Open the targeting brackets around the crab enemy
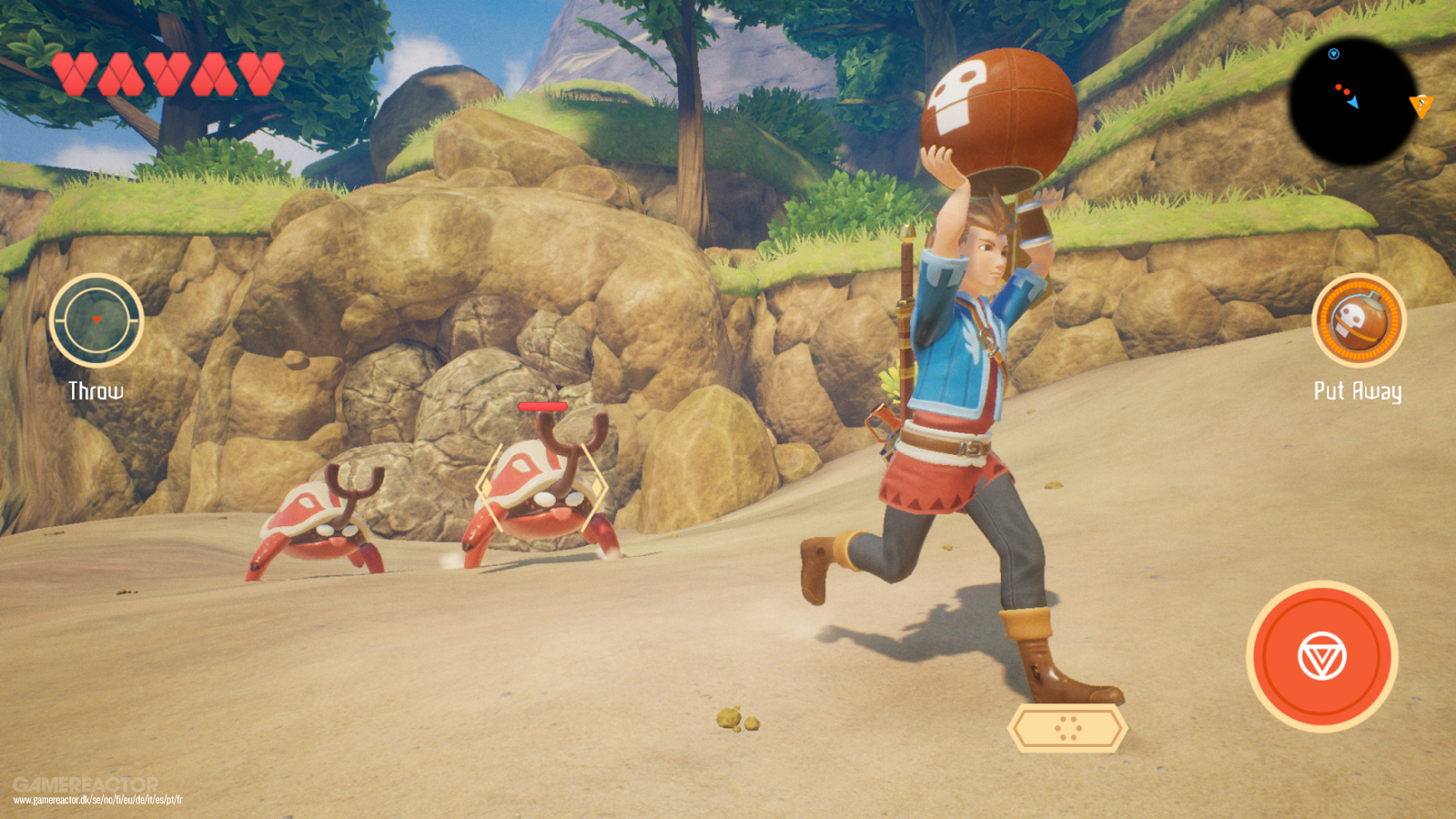This screenshot has width=1456, height=819. [544, 489]
